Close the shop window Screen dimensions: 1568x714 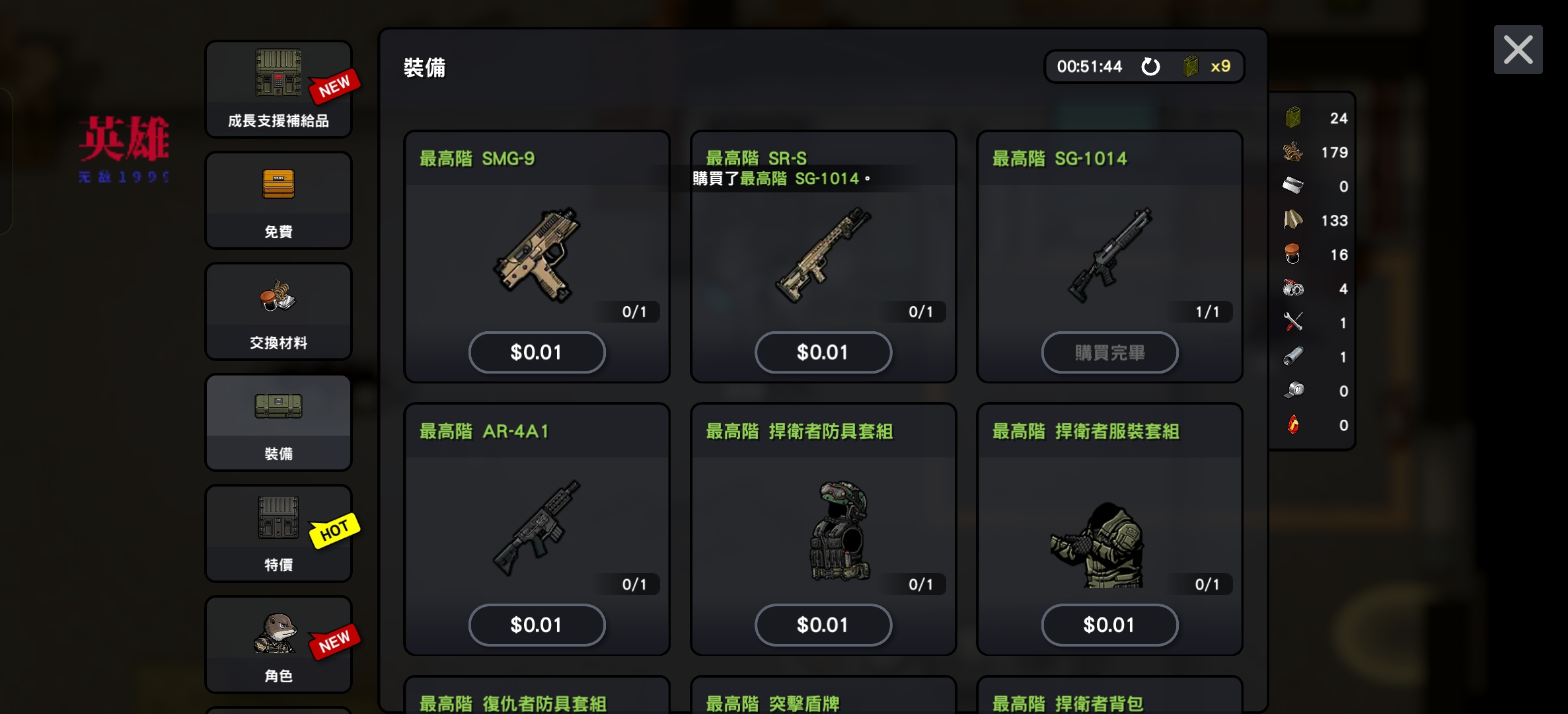(x=1518, y=50)
